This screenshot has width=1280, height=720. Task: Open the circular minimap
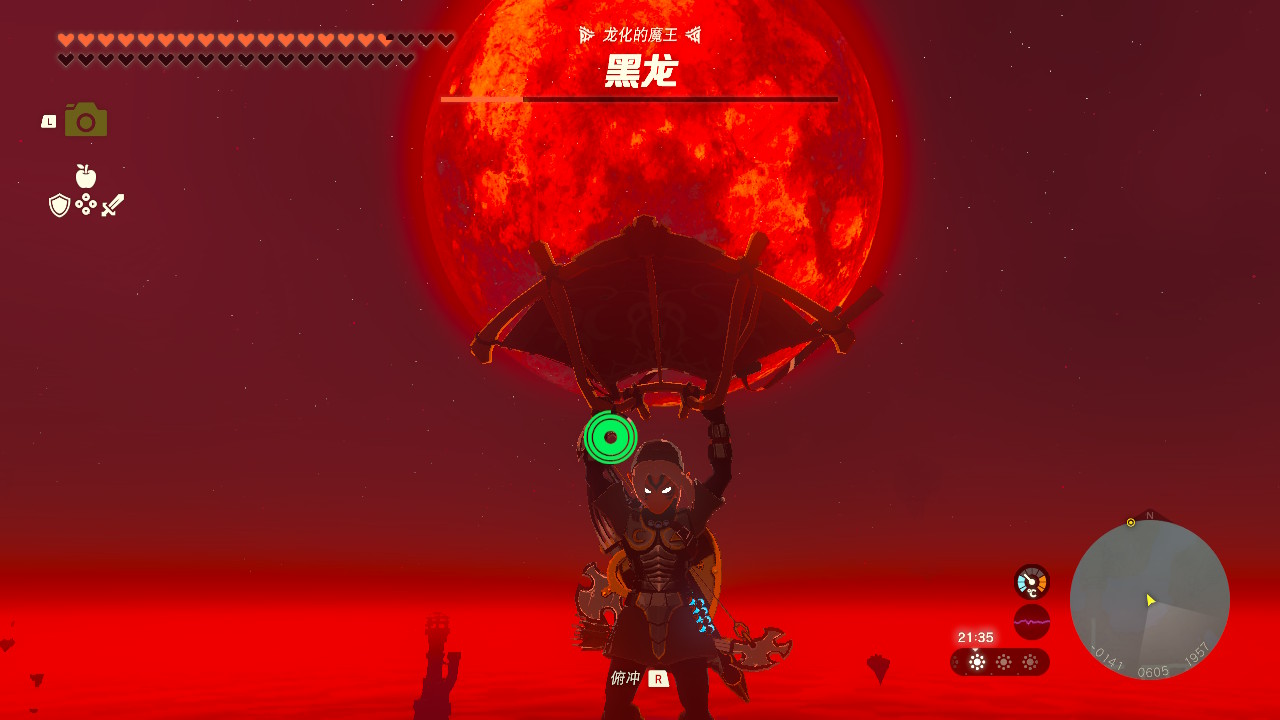pyautogui.click(x=1150, y=599)
